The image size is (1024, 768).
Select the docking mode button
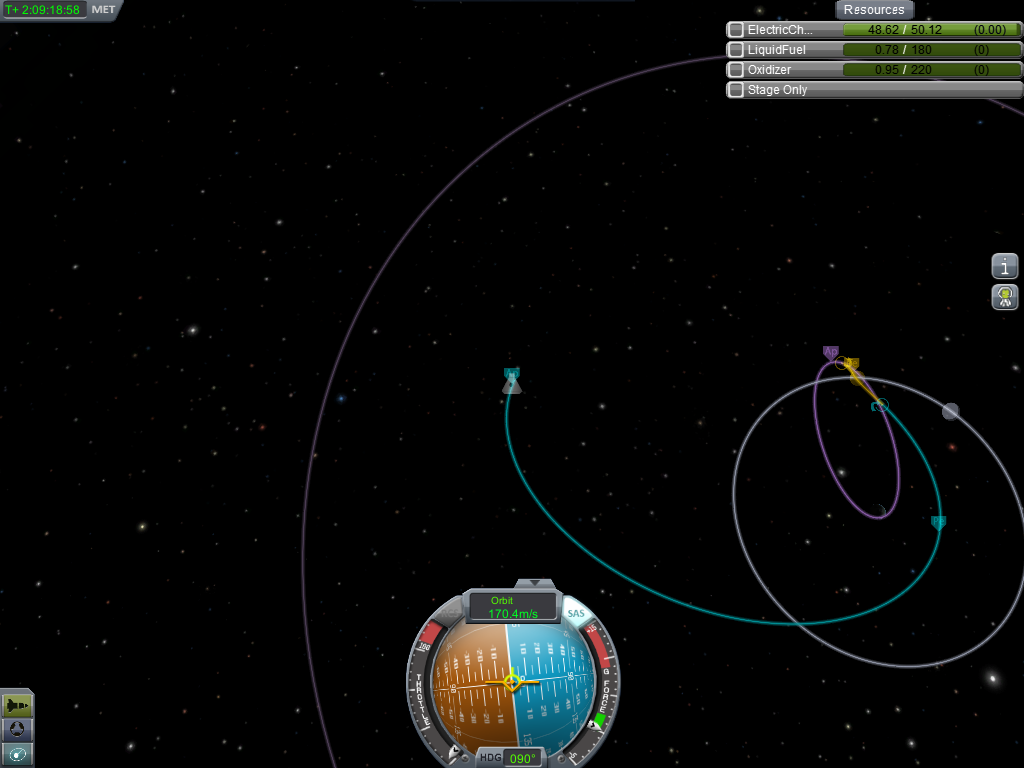(x=17, y=730)
